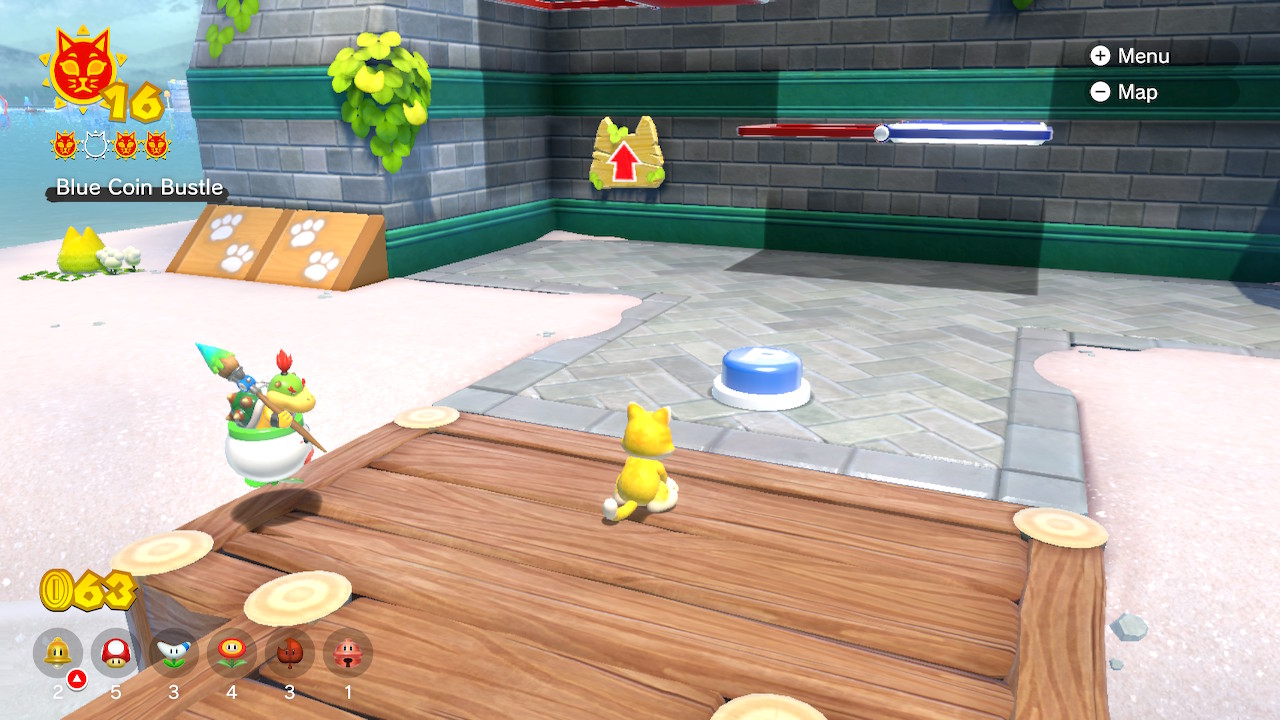Click the Blue Coin Bustle objective label
The image size is (1280, 720).
coord(139,187)
